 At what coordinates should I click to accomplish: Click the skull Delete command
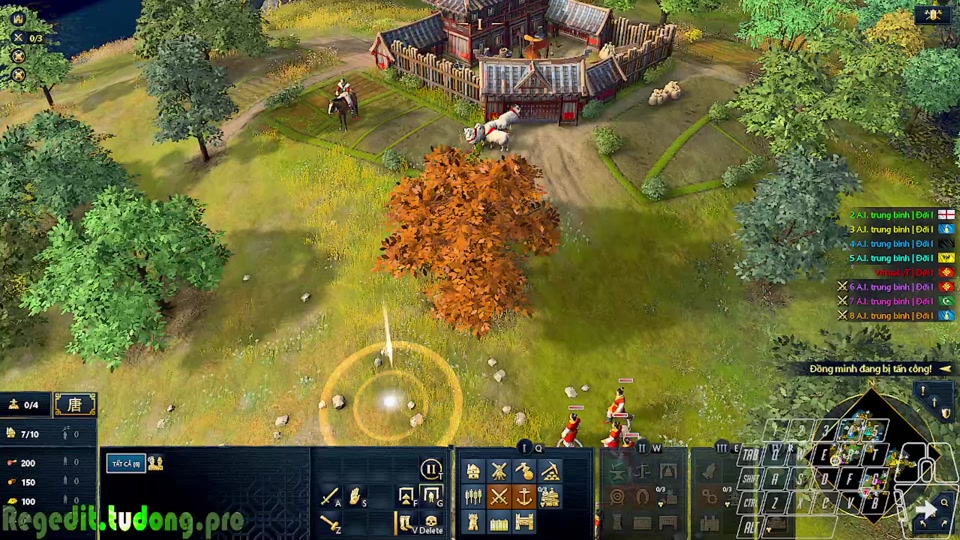432,521
